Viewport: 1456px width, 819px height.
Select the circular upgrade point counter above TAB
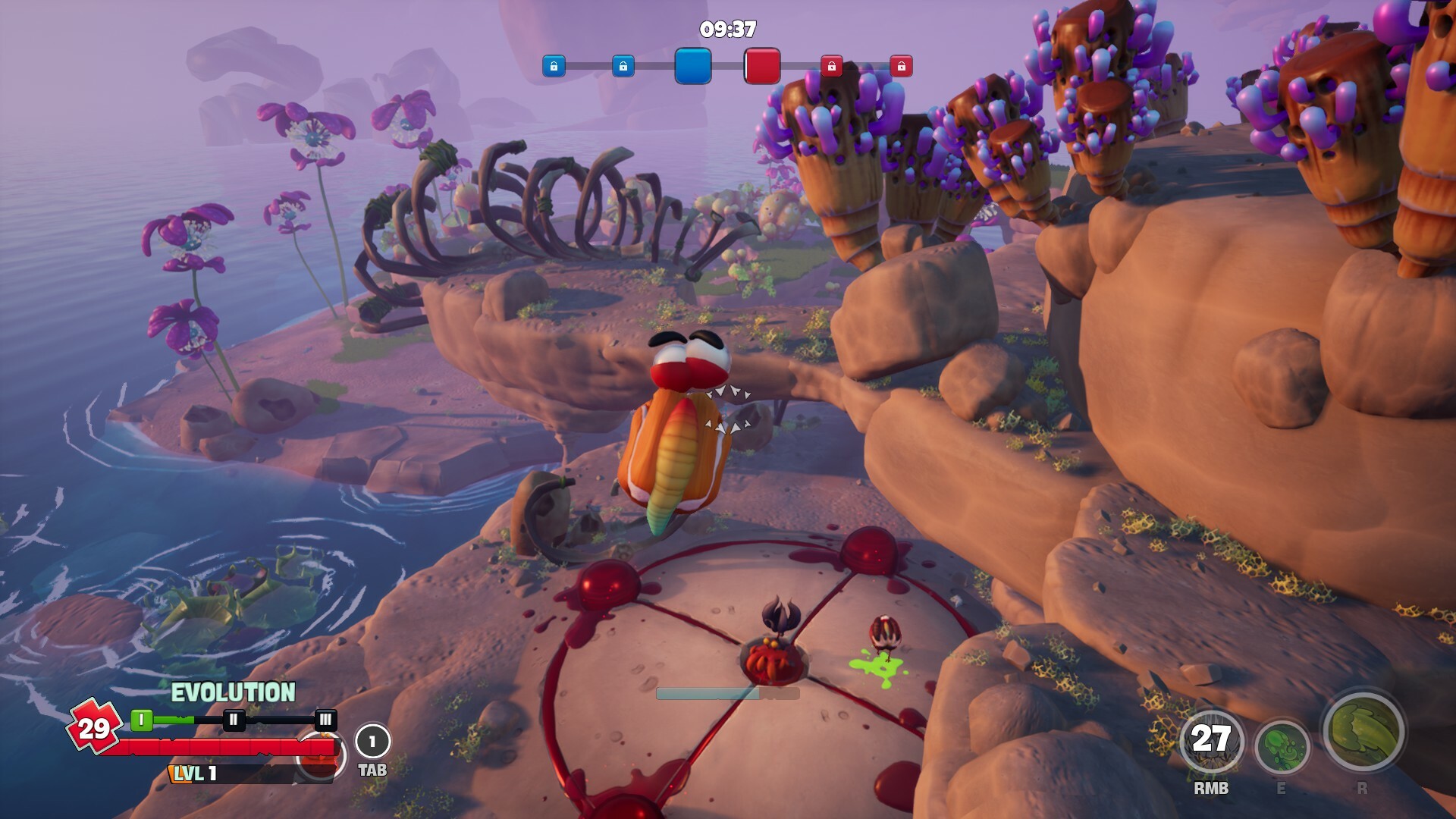click(x=372, y=741)
